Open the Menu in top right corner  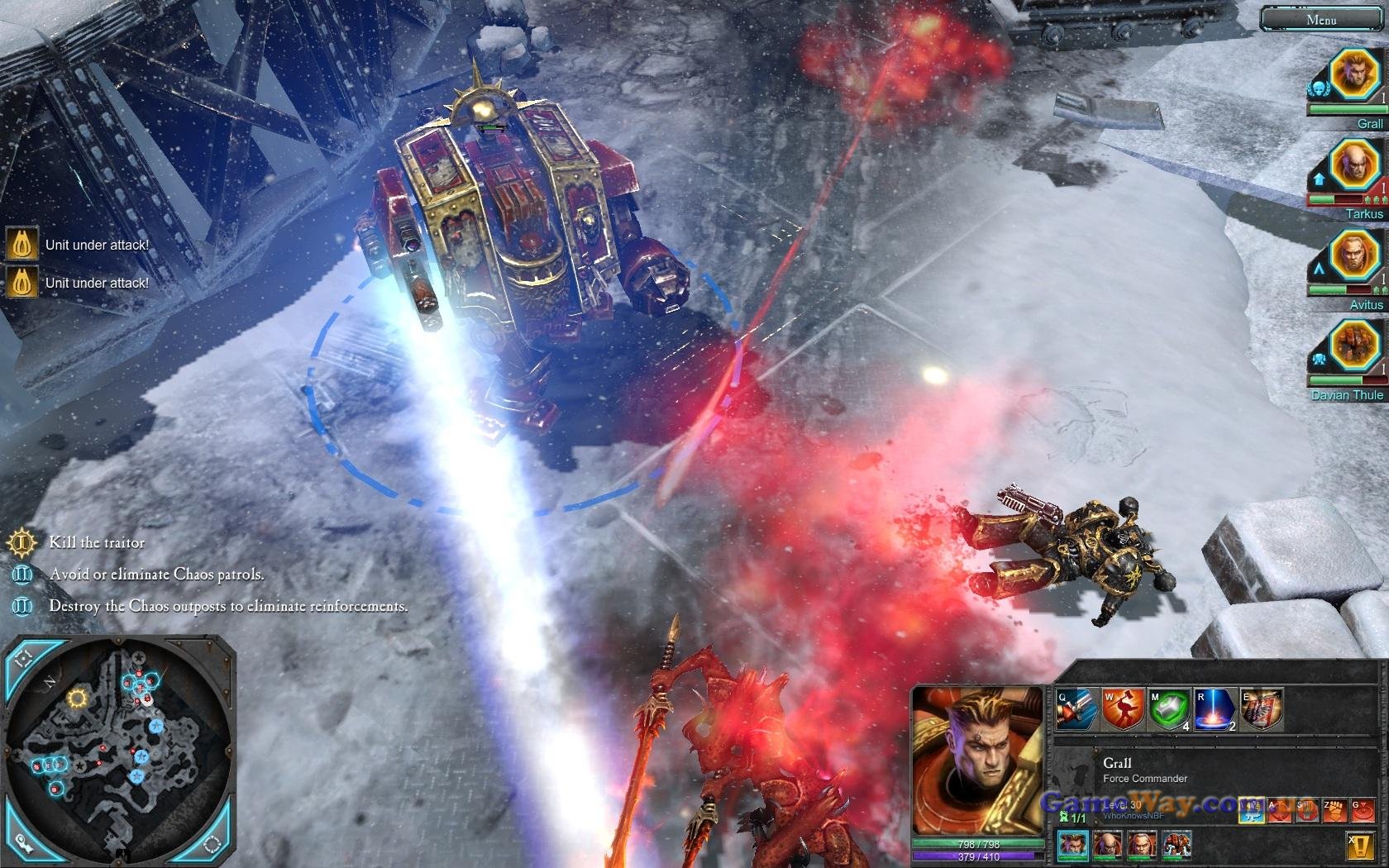tap(1320, 19)
